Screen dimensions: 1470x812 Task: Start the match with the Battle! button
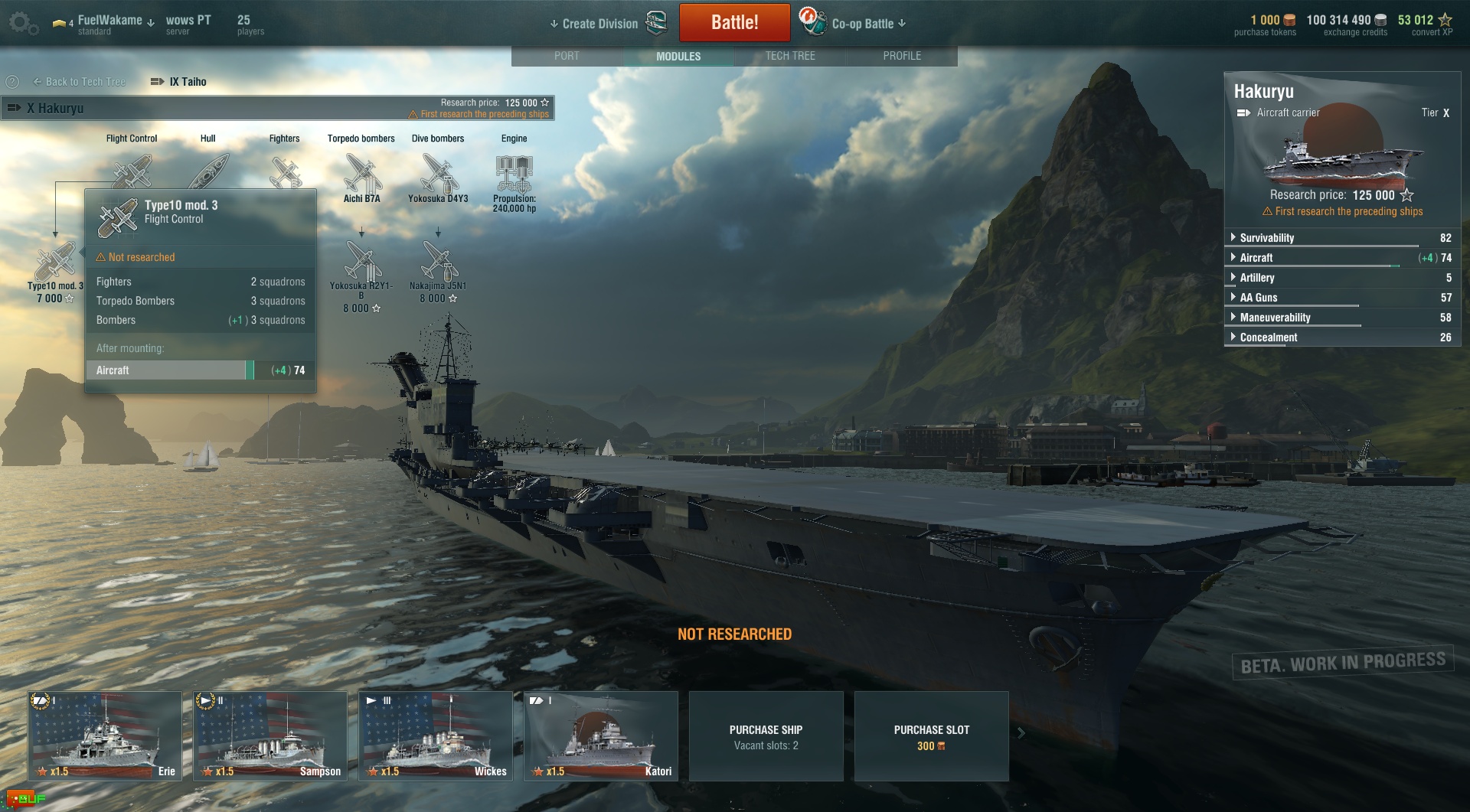pos(734,23)
